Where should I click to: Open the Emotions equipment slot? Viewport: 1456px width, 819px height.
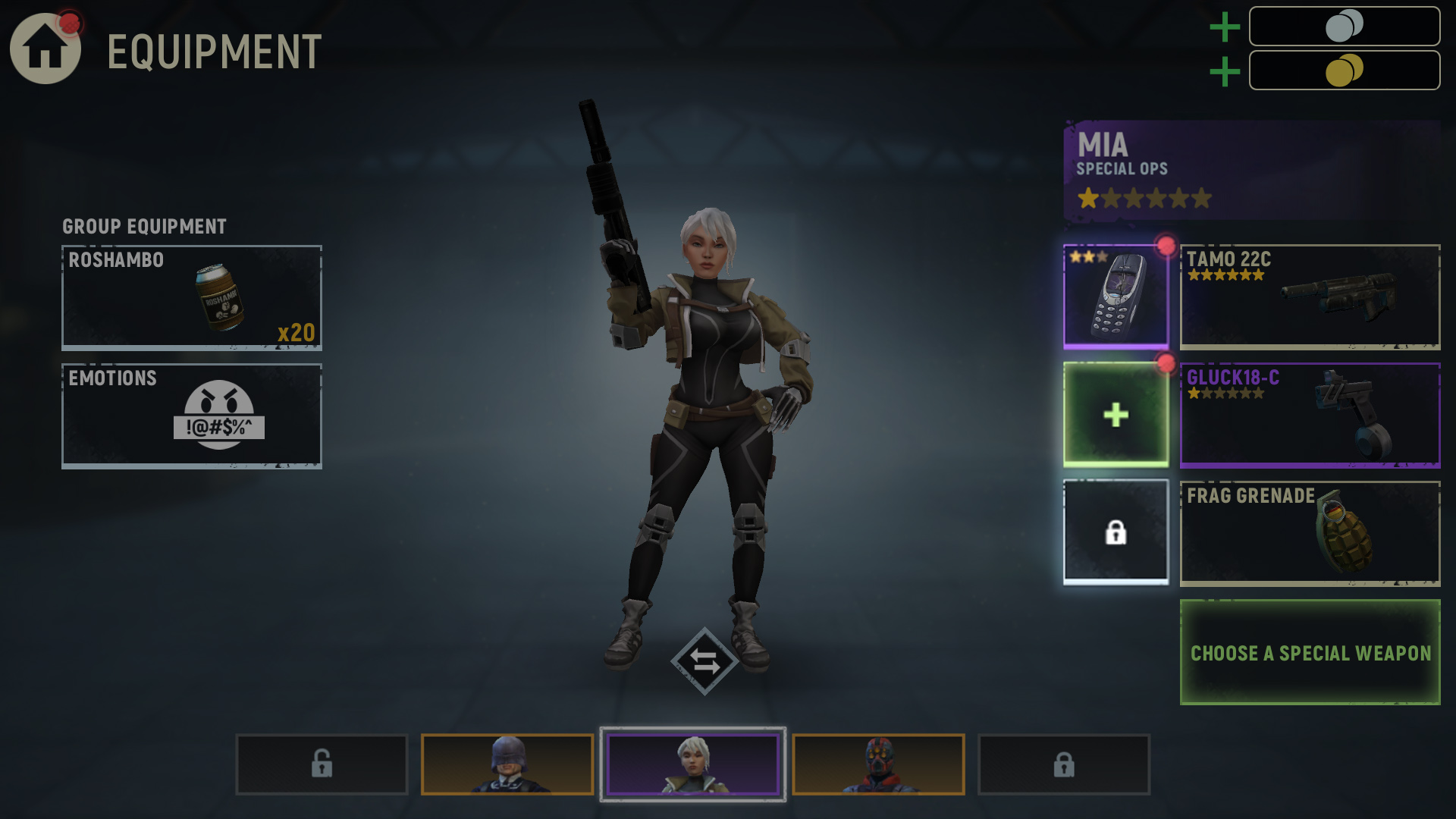(192, 416)
